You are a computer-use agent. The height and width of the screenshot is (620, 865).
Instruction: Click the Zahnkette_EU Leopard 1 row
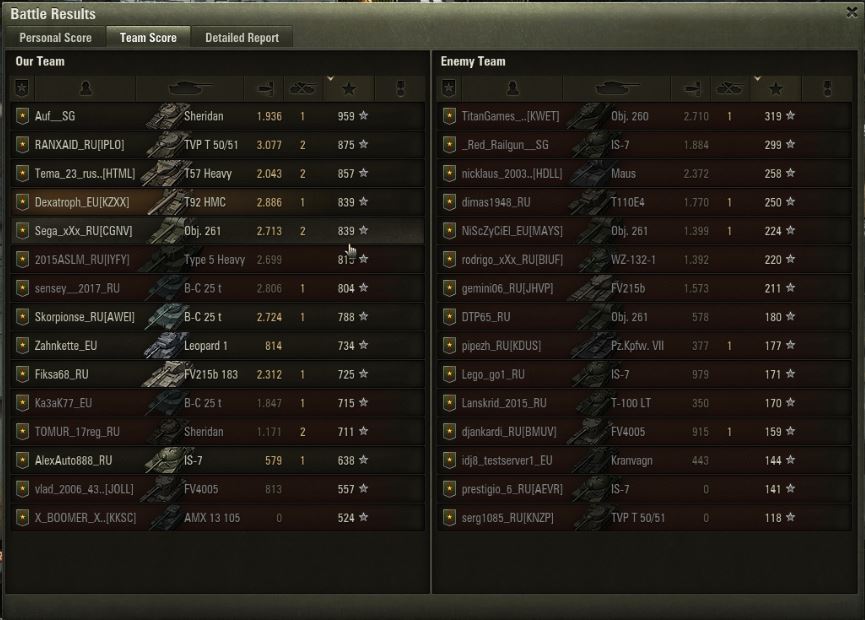[217, 346]
